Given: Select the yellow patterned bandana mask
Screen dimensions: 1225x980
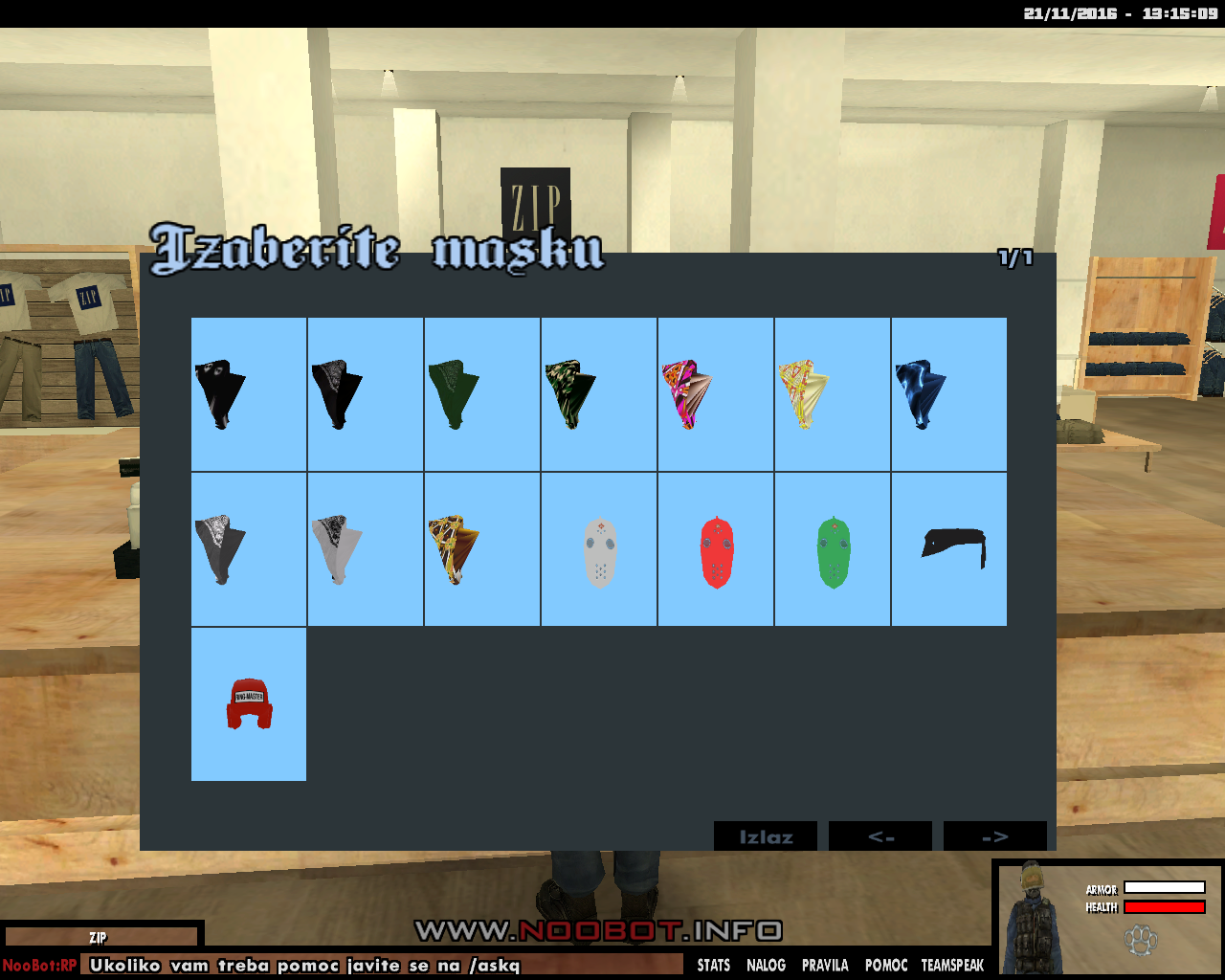Looking at the screenshot, I should 833,394.
